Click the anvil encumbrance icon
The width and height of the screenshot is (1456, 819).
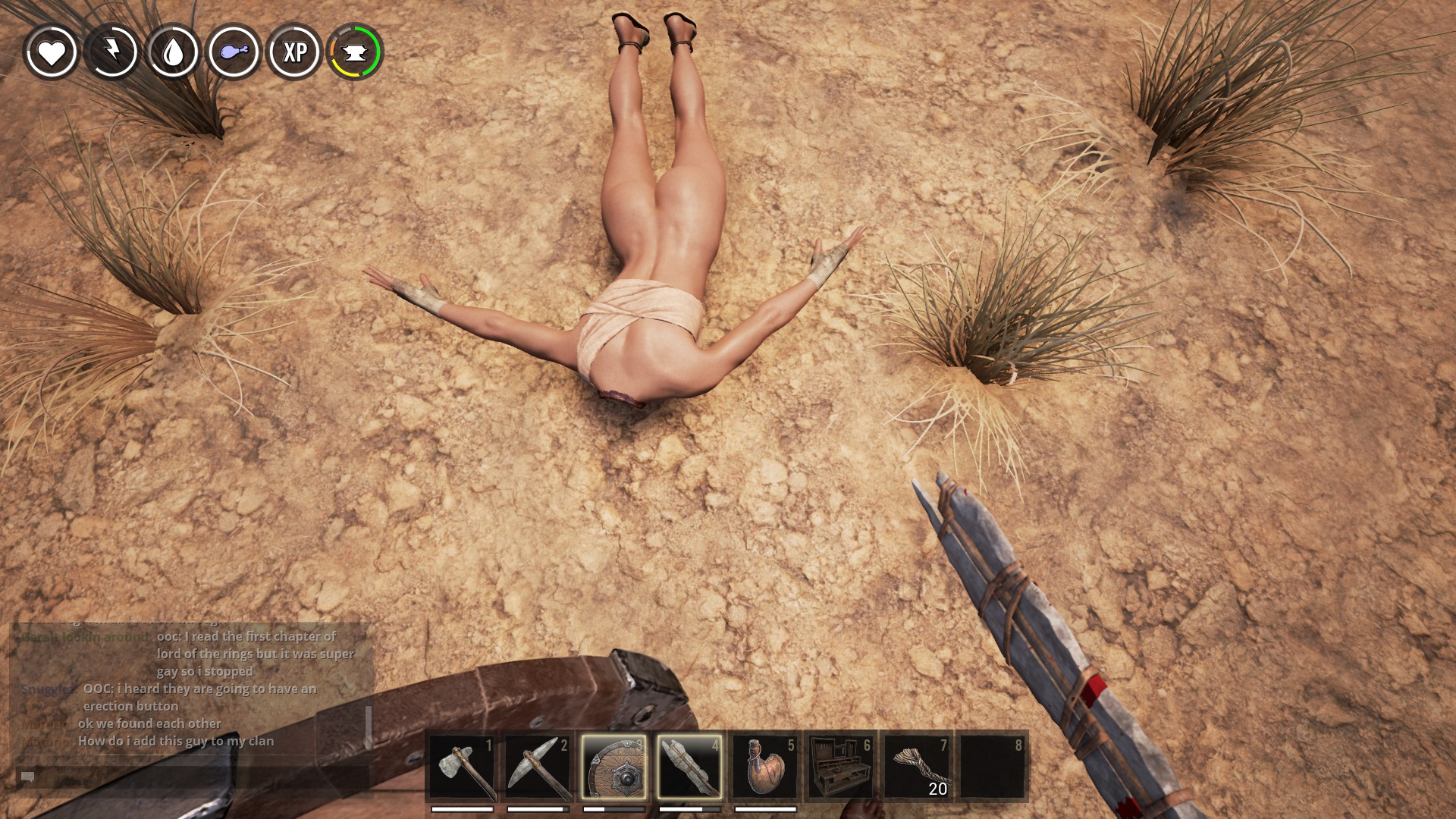[356, 52]
